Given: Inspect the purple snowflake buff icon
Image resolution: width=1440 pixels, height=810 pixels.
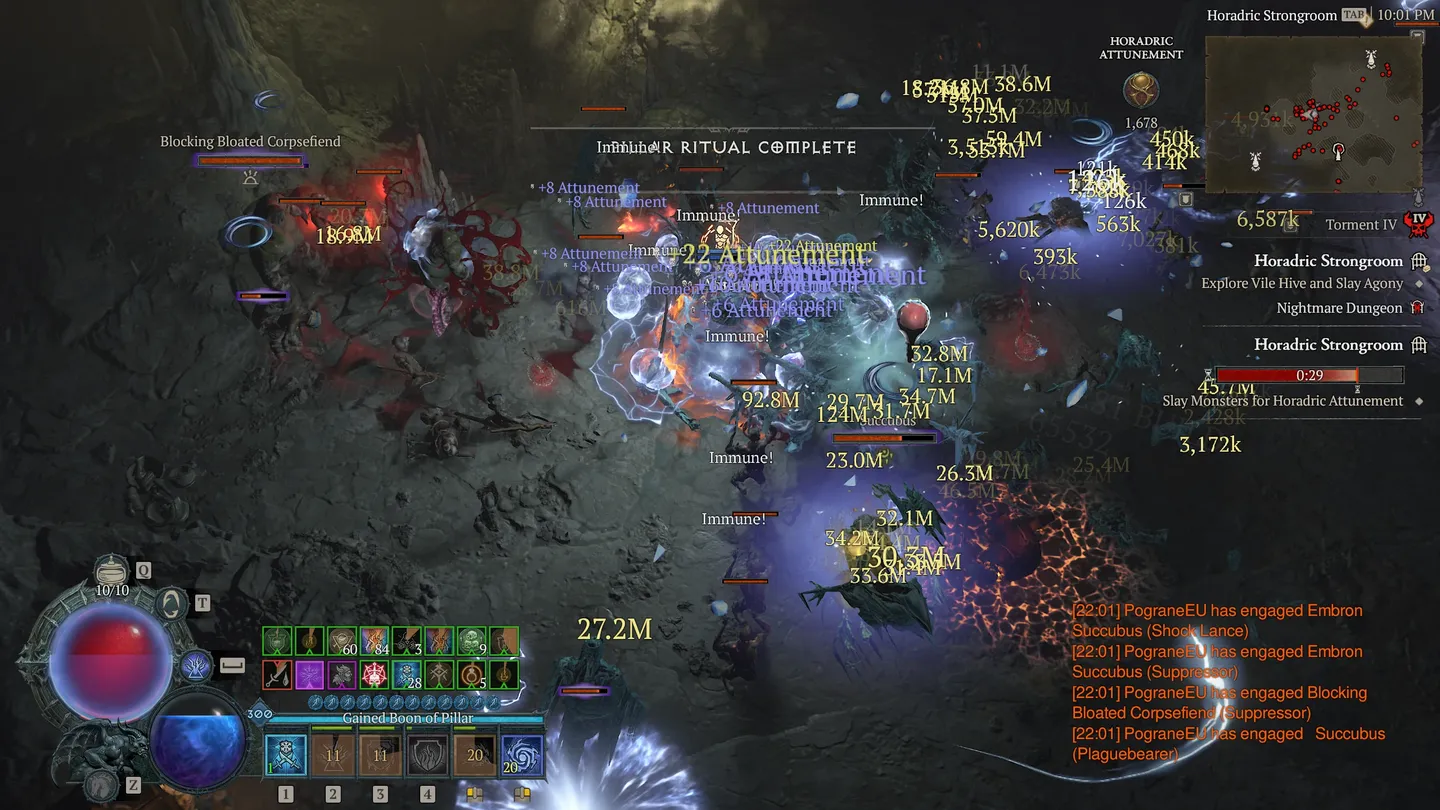Looking at the screenshot, I should point(309,674).
